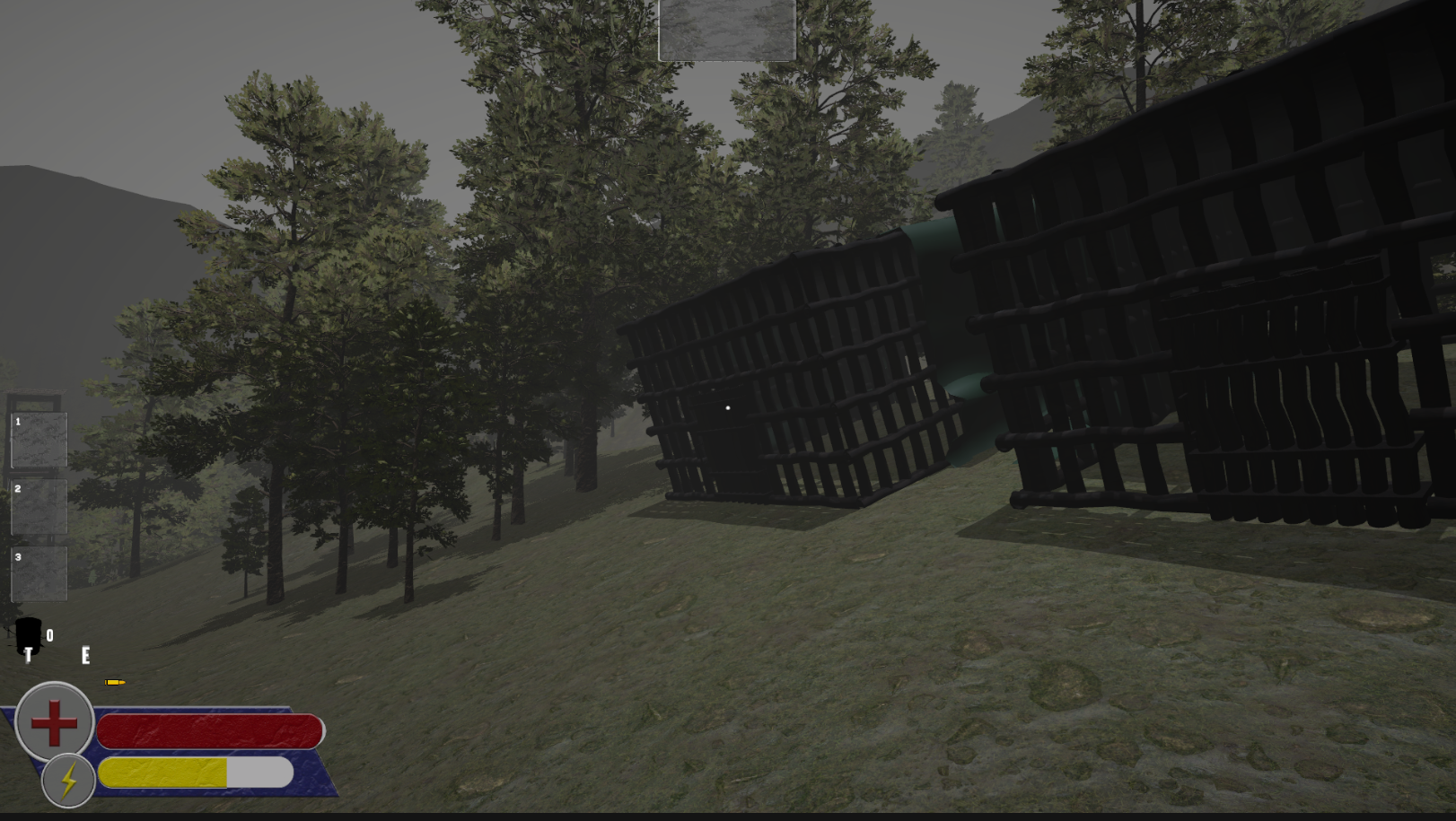This screenshot has height=821, width=1456.
Task: Select the black canister item icon
Action: pyautogui.click(x=29, y=635)
